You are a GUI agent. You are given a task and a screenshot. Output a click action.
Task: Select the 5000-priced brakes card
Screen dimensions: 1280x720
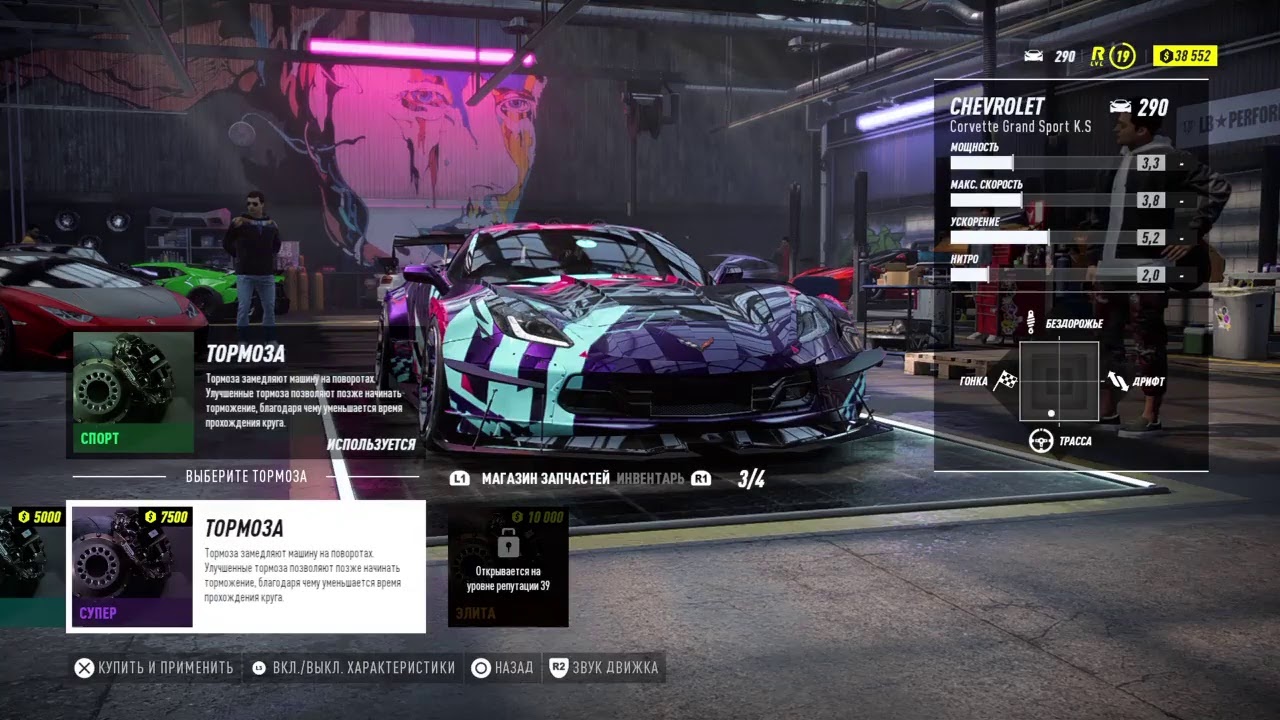click(x=32, y=565)
